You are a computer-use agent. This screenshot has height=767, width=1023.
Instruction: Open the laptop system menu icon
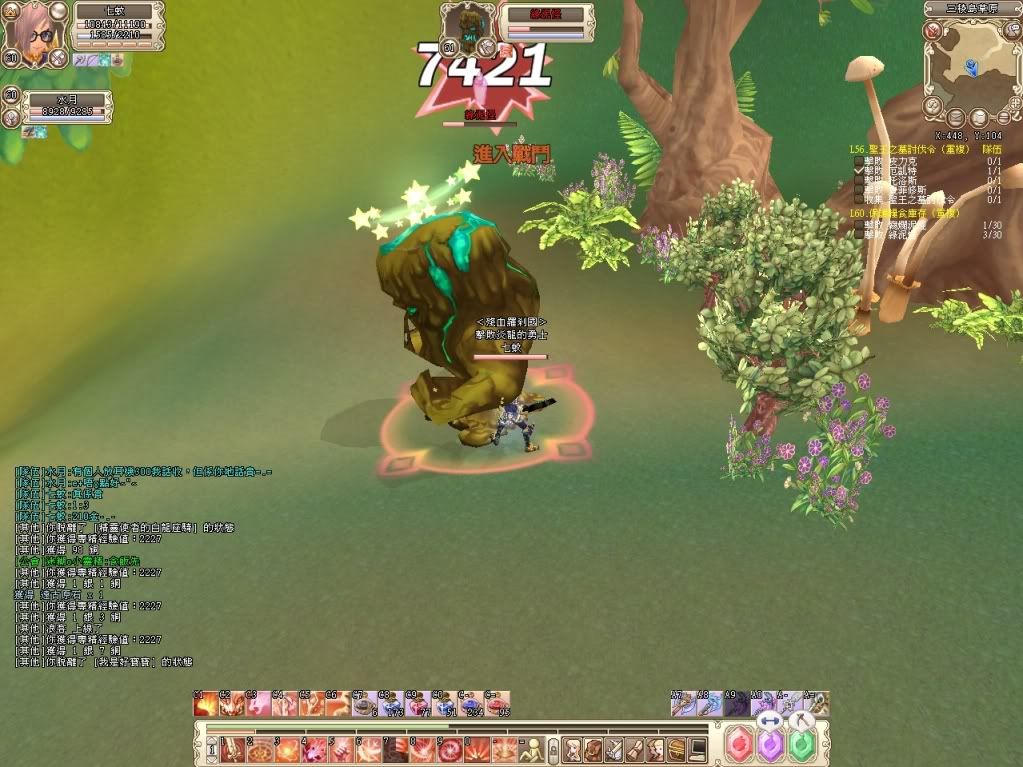pyautogui.click(x=697, y=748)
